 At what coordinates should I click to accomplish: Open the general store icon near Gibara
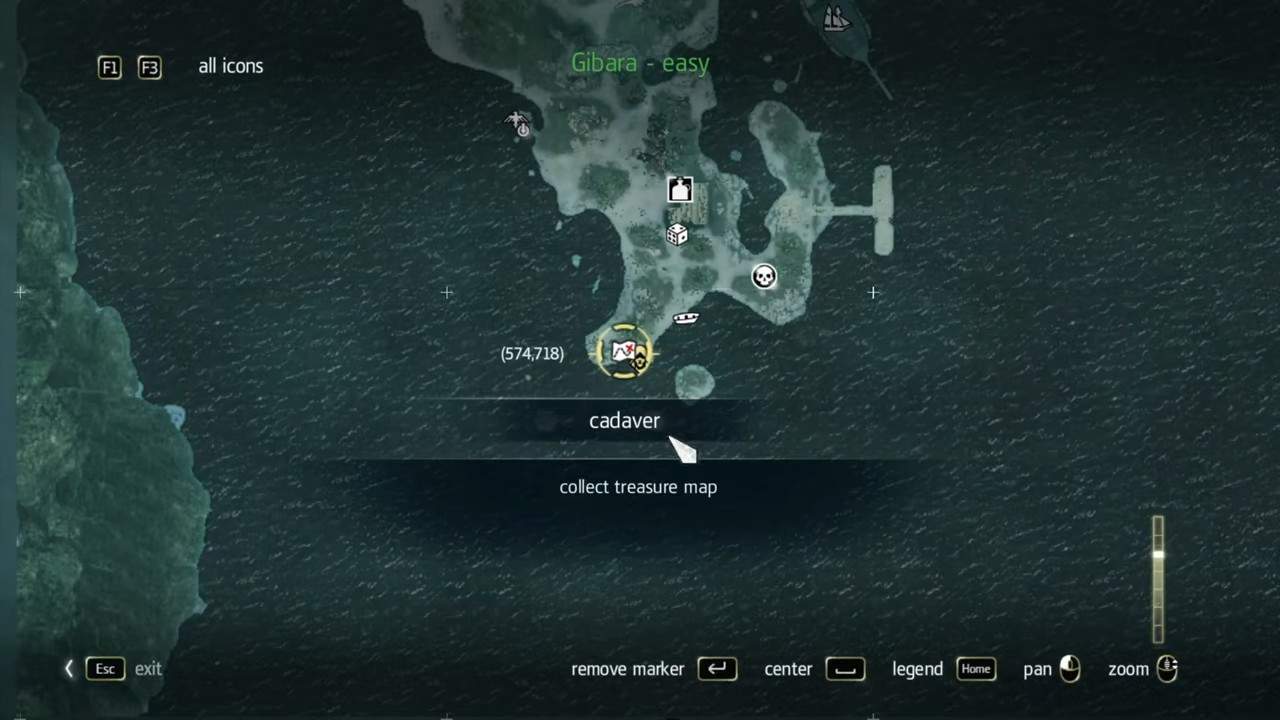[679, 189]
